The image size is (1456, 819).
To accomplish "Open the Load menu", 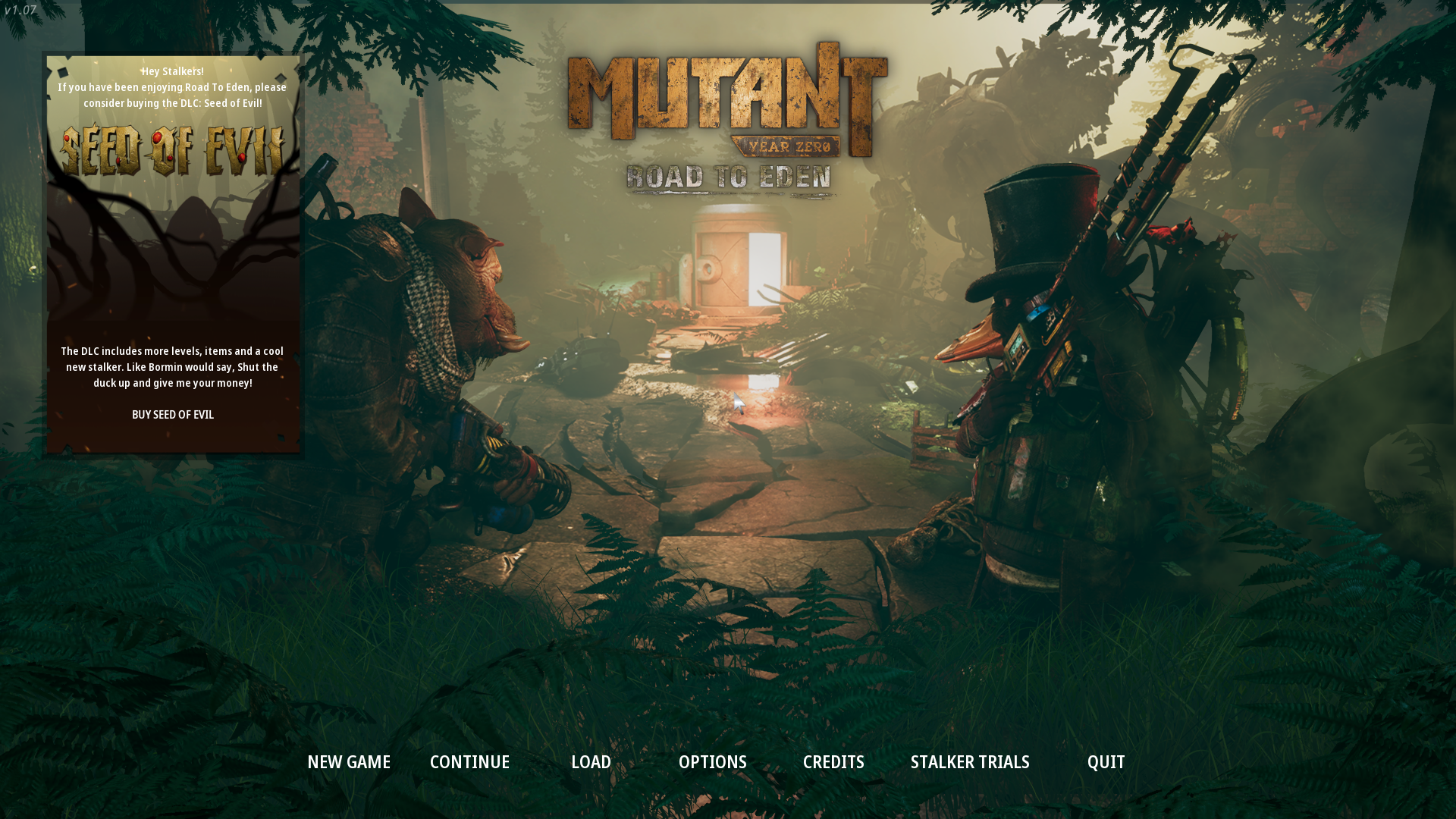I will (591, 762).
